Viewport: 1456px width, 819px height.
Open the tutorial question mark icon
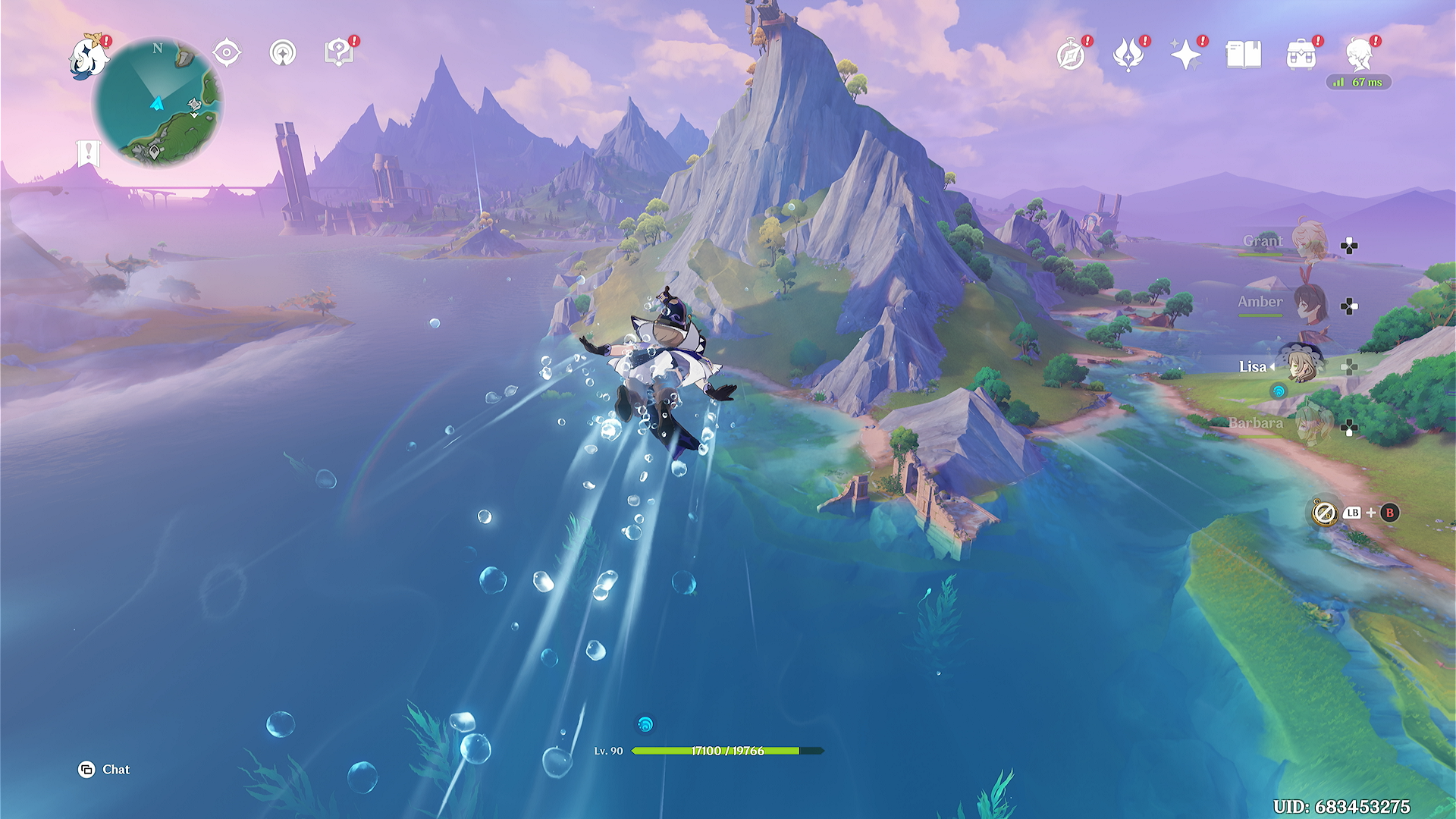[x=339, y=53]
